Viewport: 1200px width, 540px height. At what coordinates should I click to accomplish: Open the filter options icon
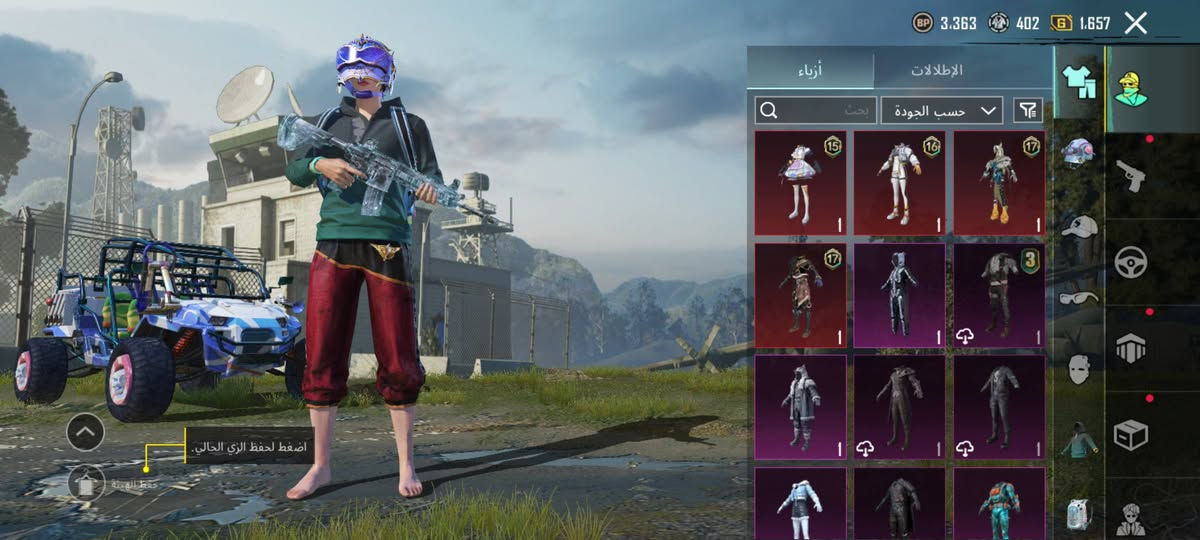click(1026, 110)
